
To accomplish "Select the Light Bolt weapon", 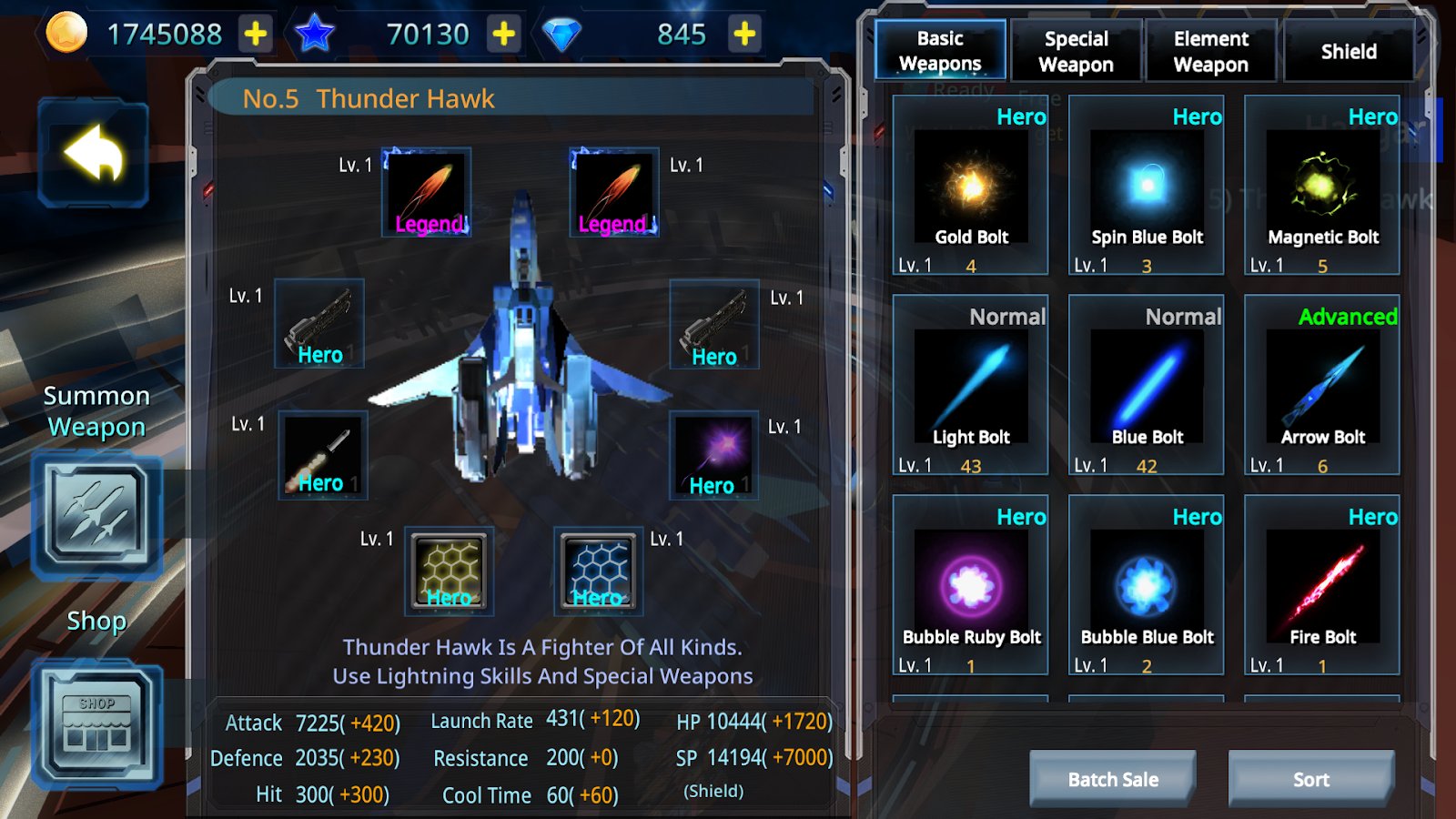I will coord(970,387).
